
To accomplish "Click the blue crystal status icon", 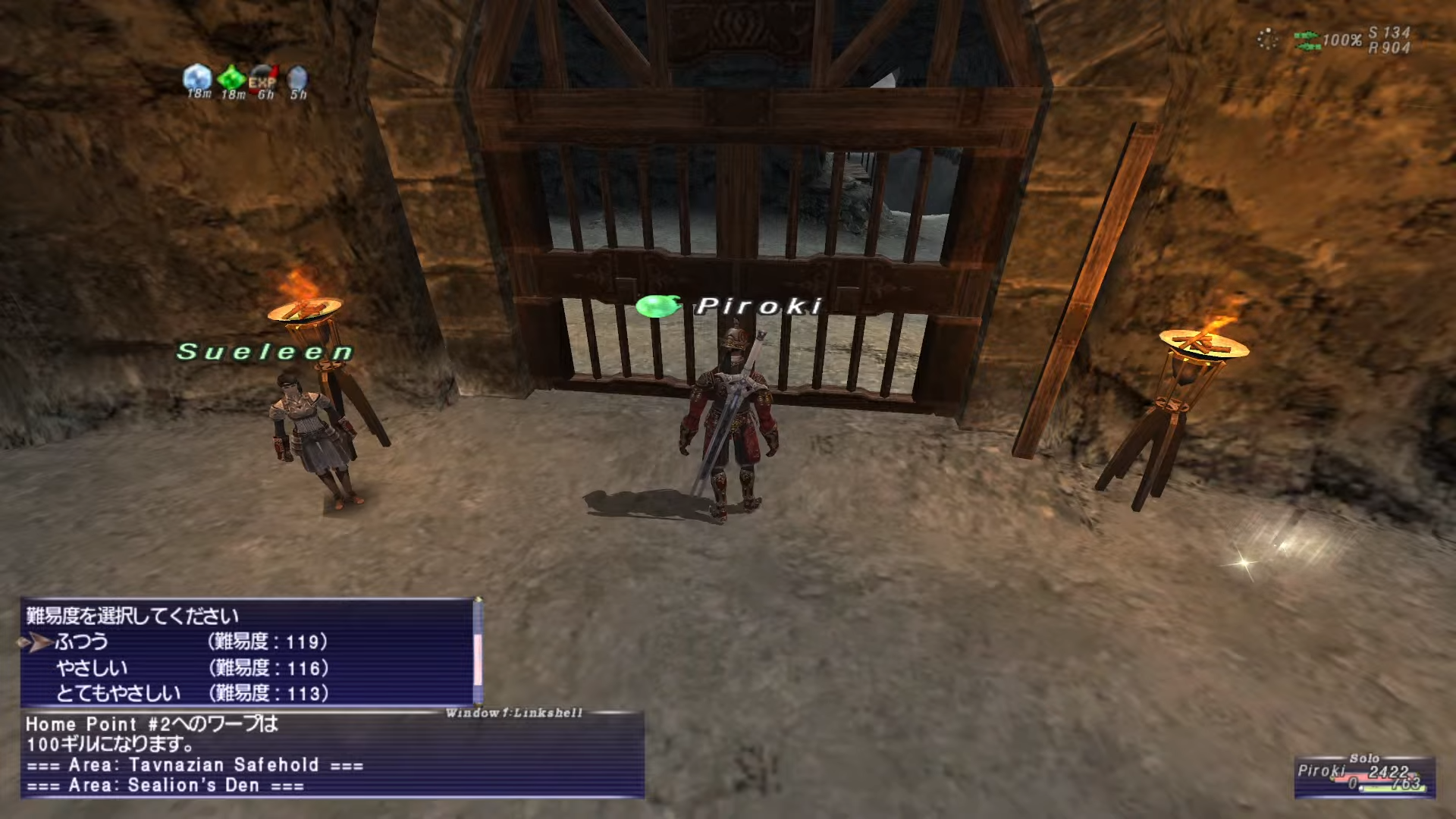I will pyautogui.click(x=198, y=77).
